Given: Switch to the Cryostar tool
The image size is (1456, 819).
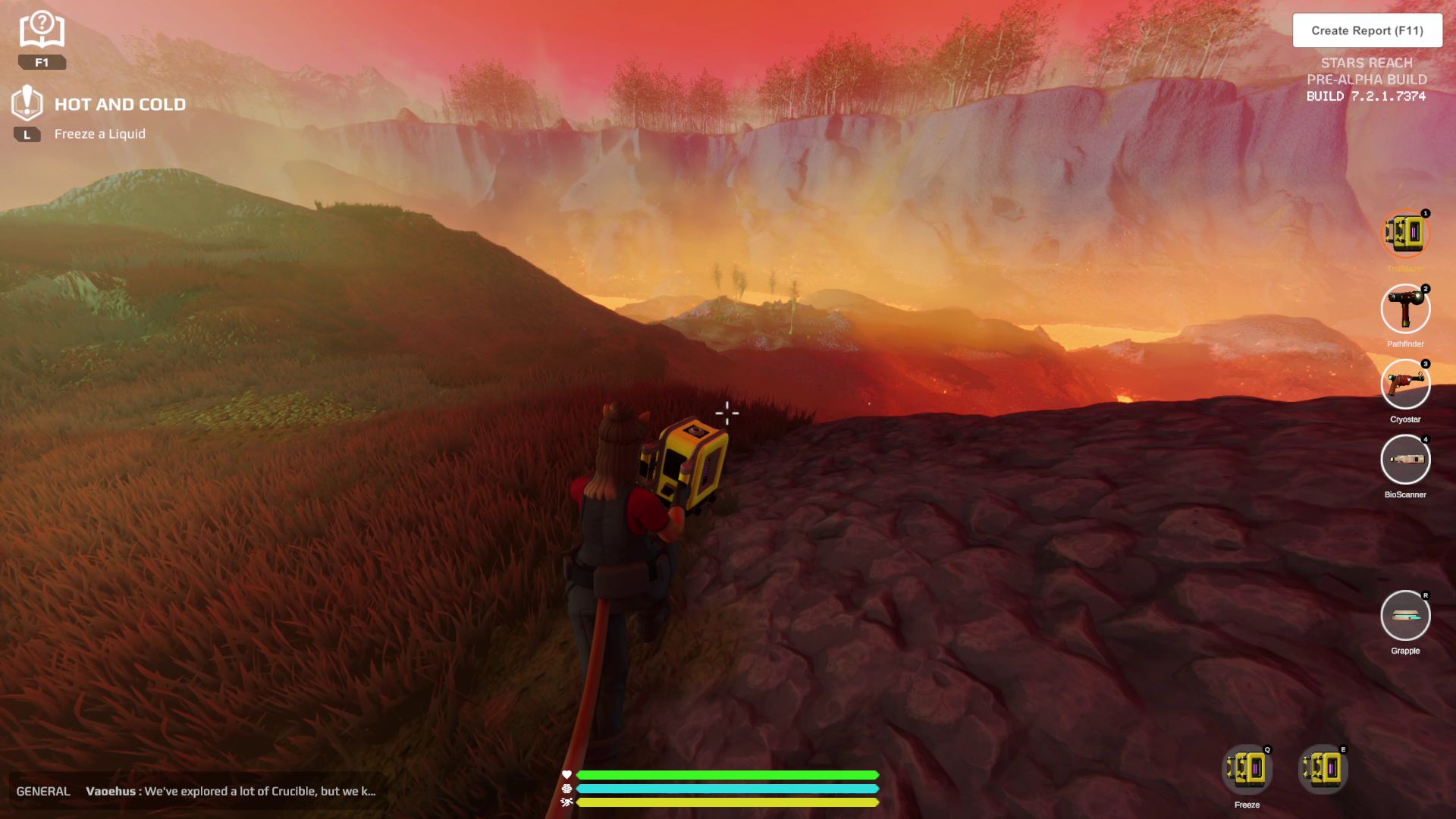Looking at the screenshot, I should (1404, 384).
